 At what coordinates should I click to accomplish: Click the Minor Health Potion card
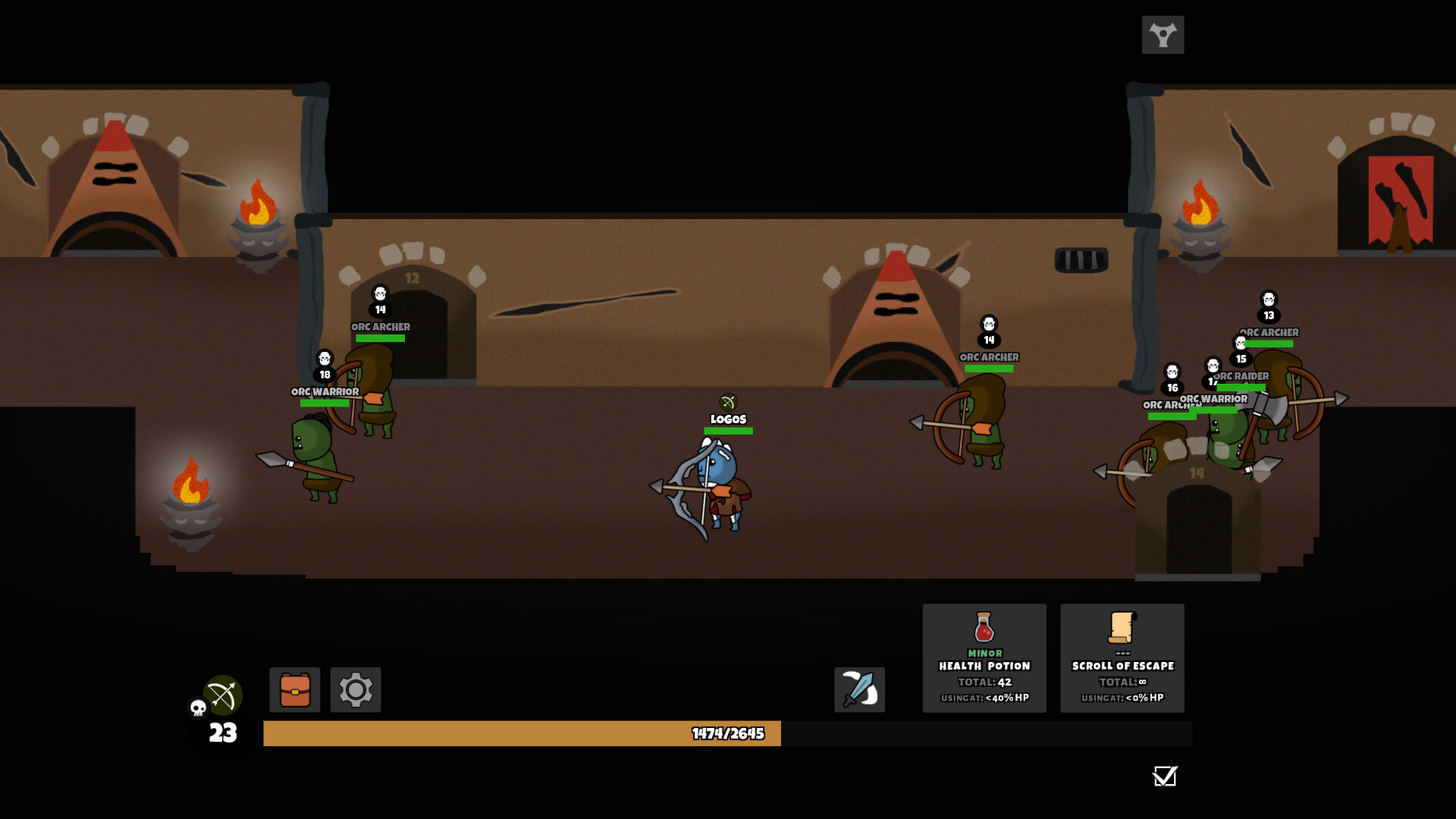pos(984,658)
